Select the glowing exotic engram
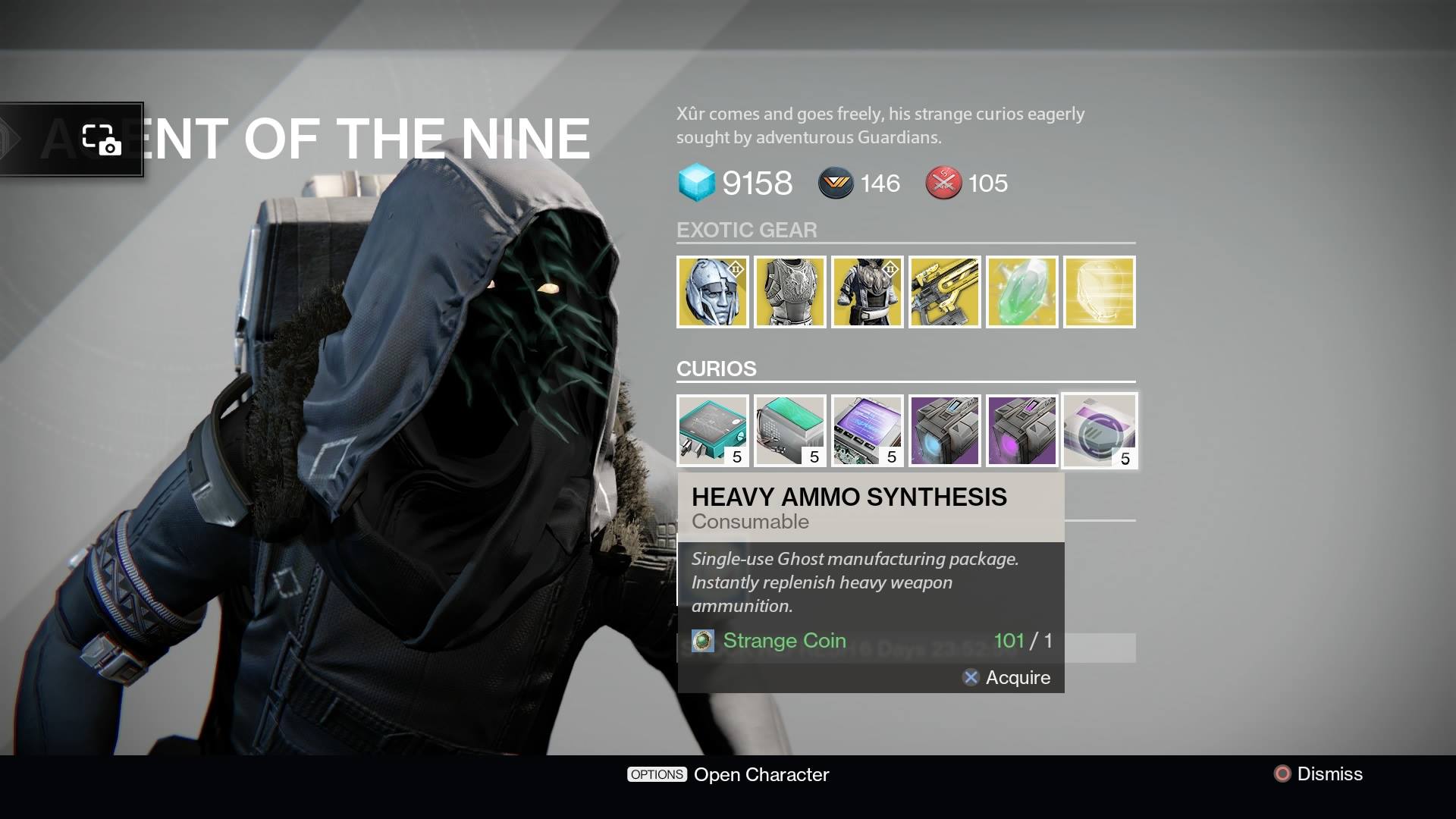 click(x=1098, y=292)
